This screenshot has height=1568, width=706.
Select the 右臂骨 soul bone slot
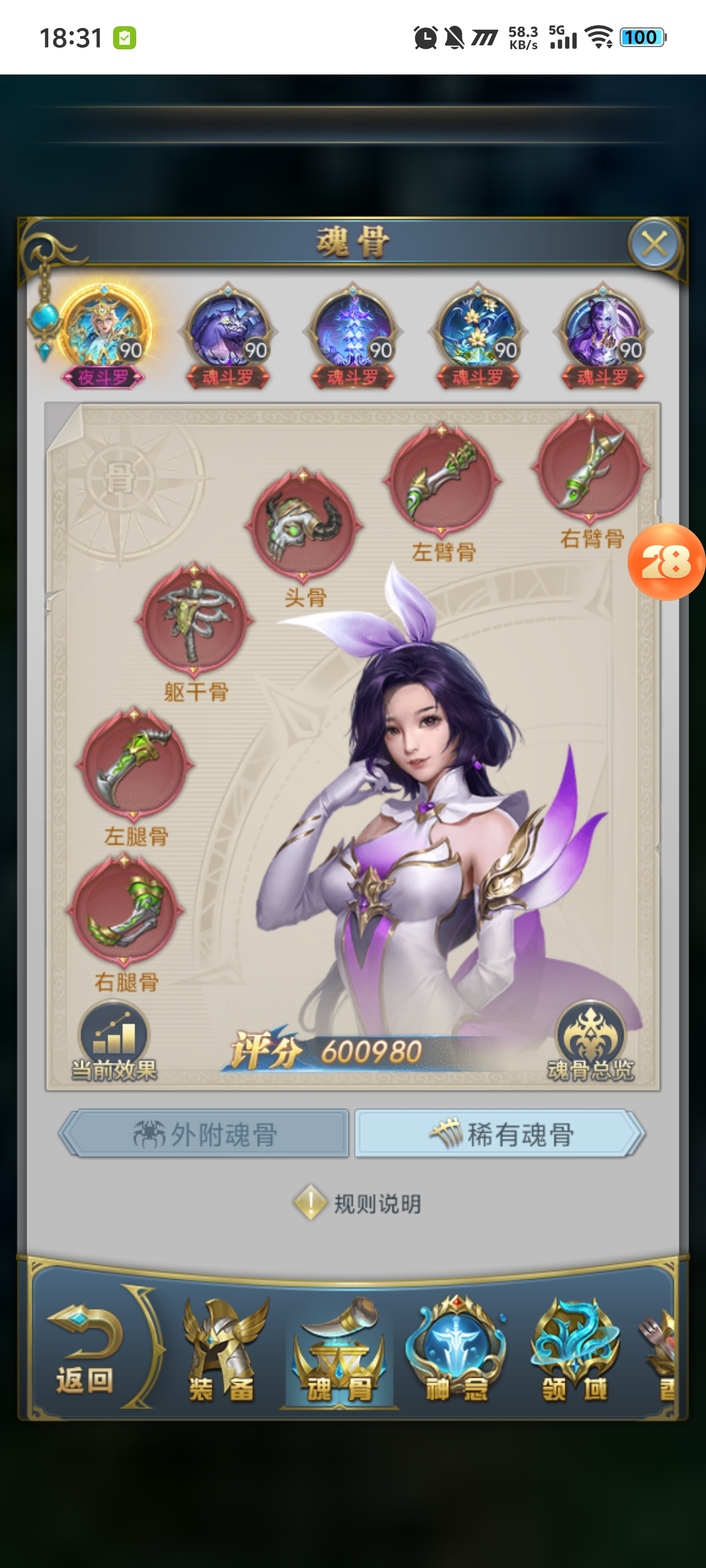pos(589,466)
